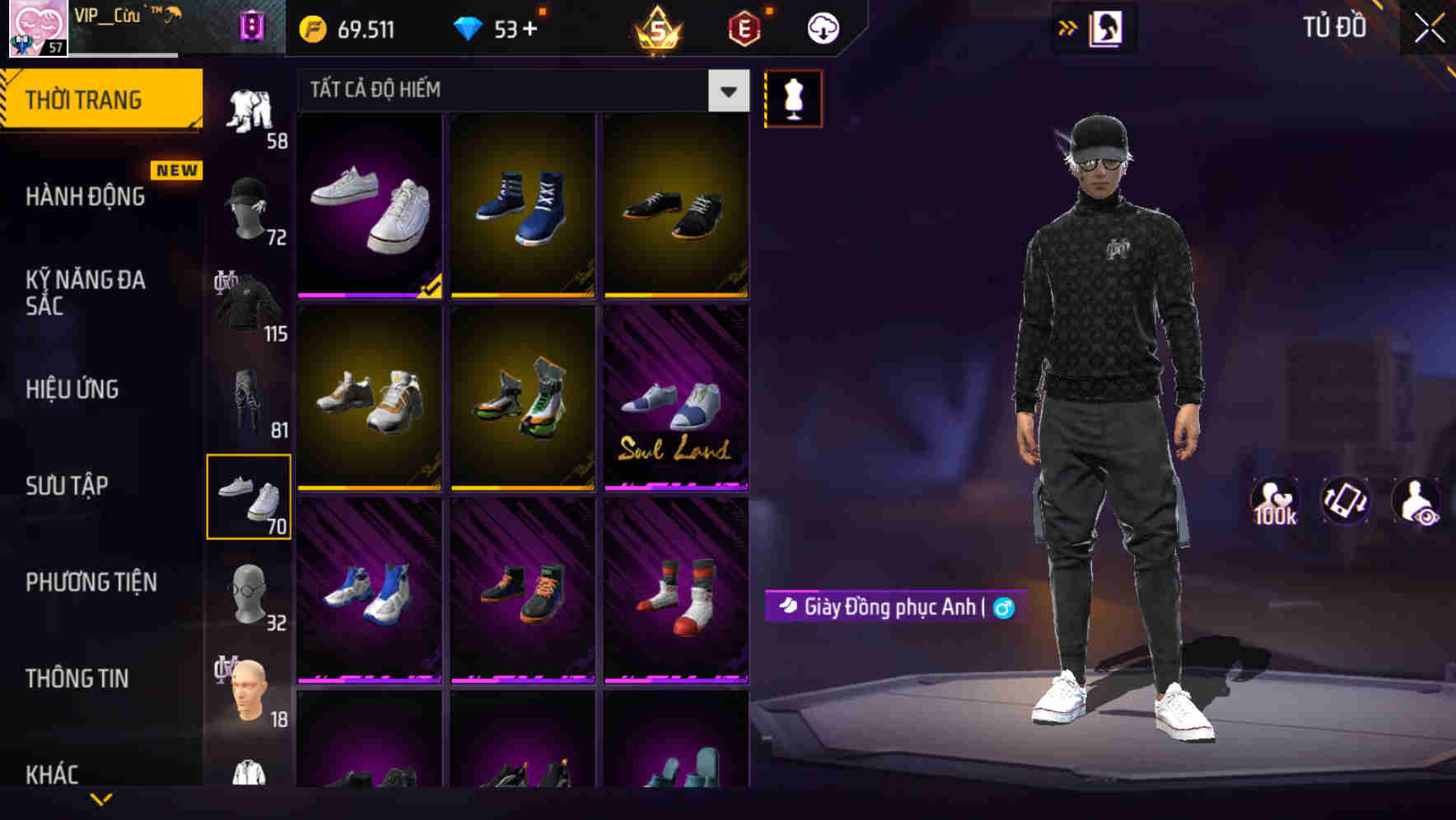The image size is (1456, 820).
Task: Click the character portrait icon next to the double arrows
Action: 1107,27
